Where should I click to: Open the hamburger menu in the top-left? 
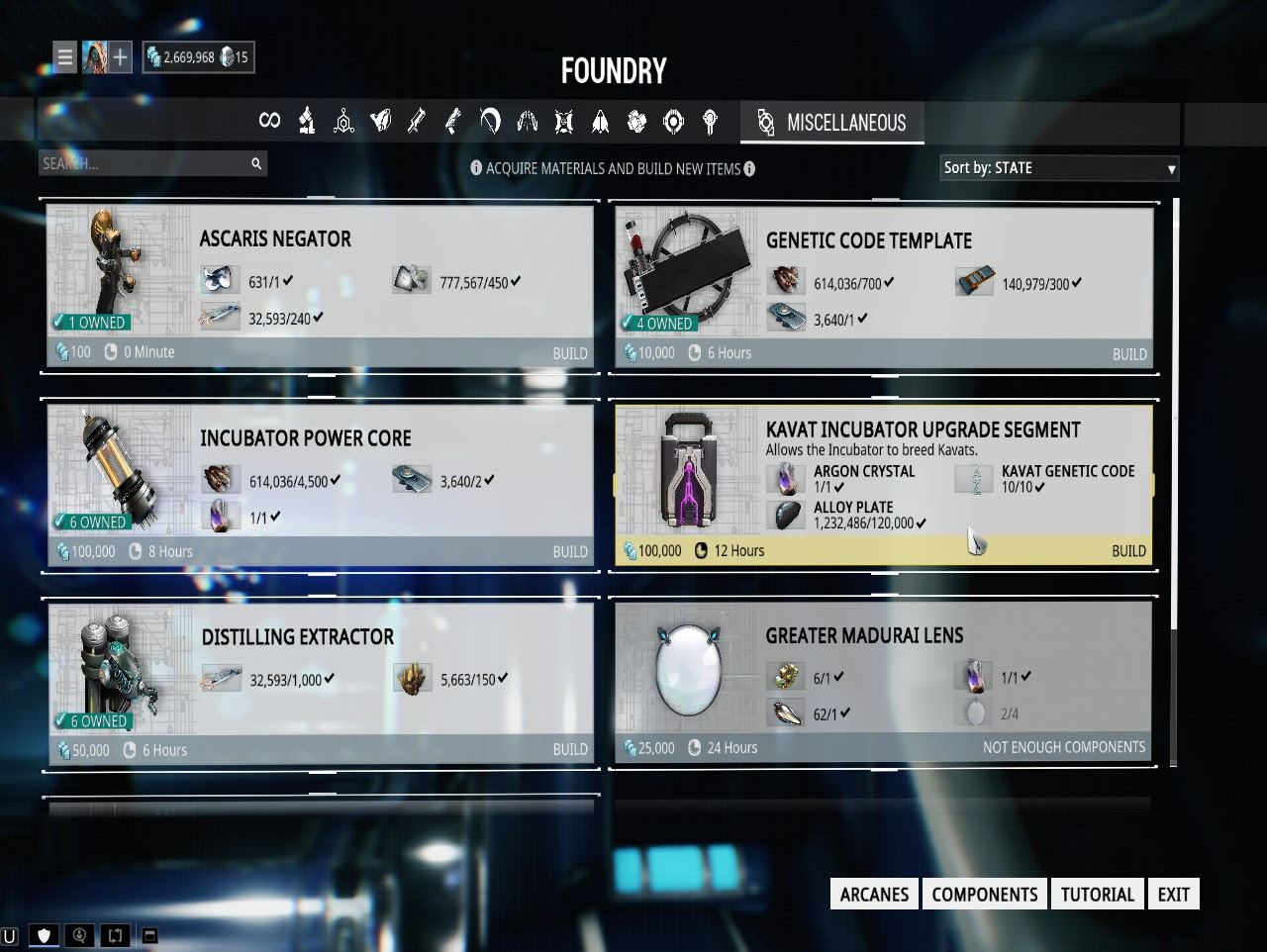click(x=65, y=57)
